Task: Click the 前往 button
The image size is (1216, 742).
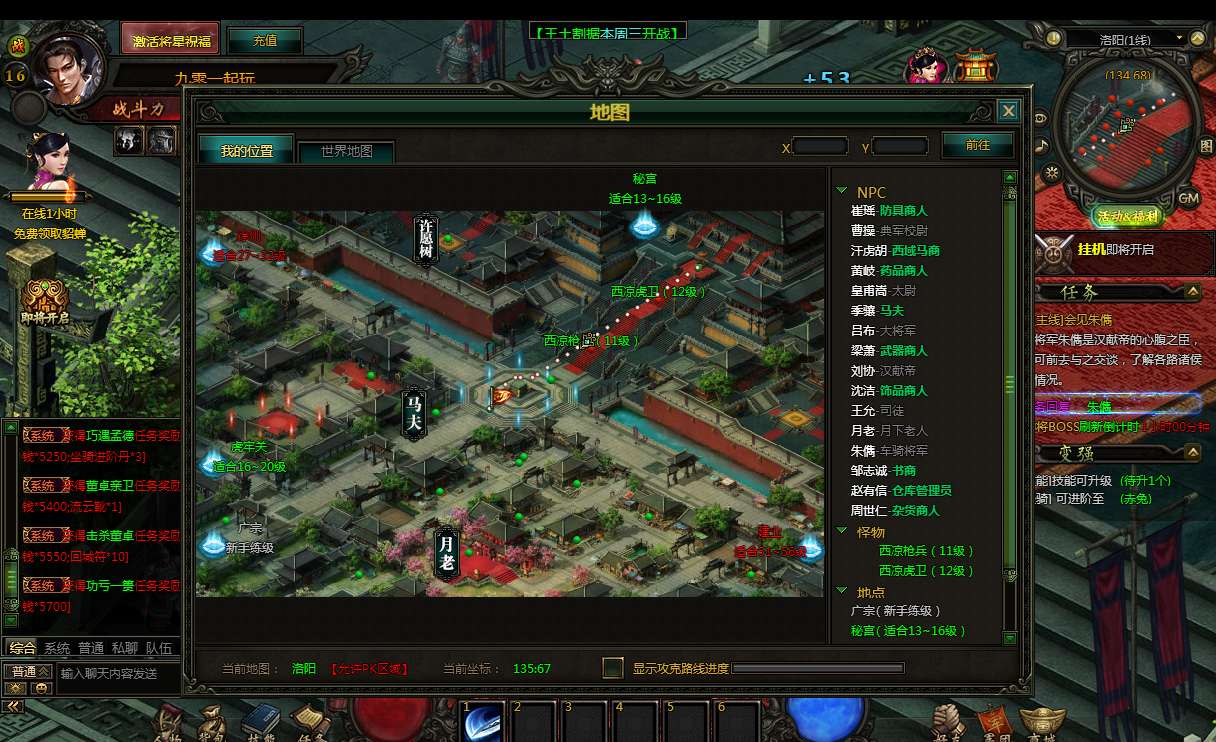Action: (977, 145)
